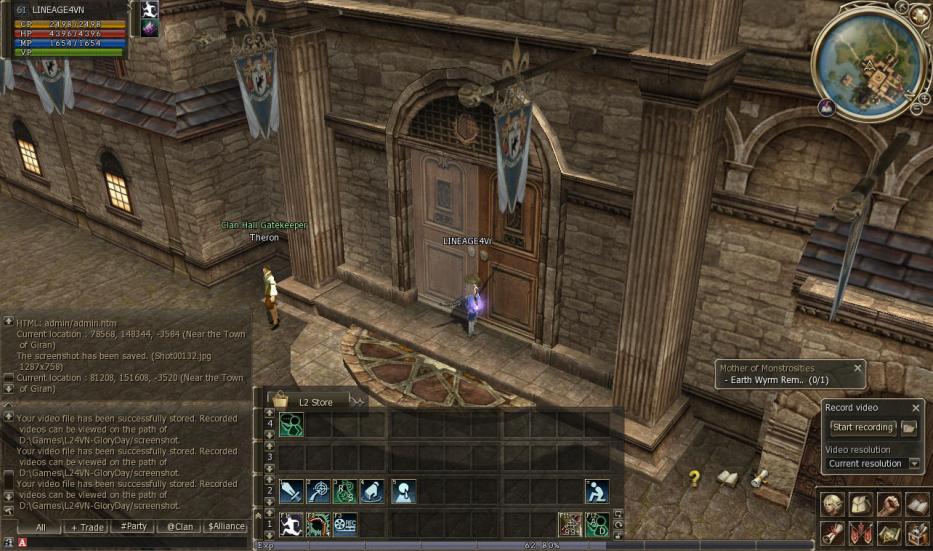Start recording a video
This screenshot has width=933, height=551.
(862, 428)
